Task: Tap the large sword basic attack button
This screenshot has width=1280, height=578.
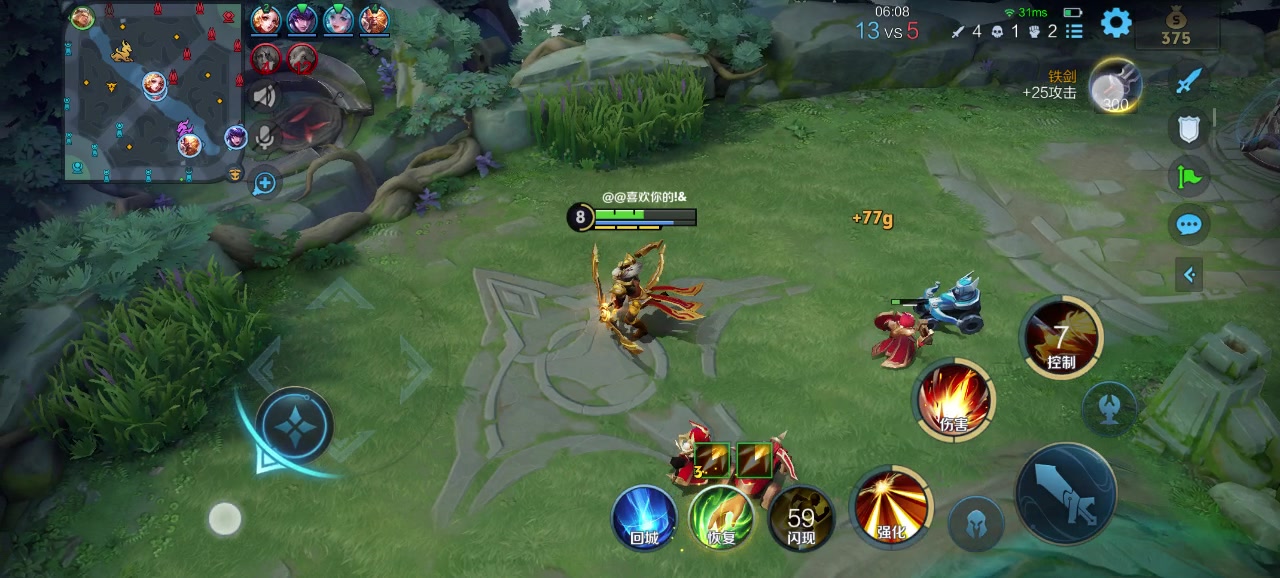Action: tap(1066, 494)
